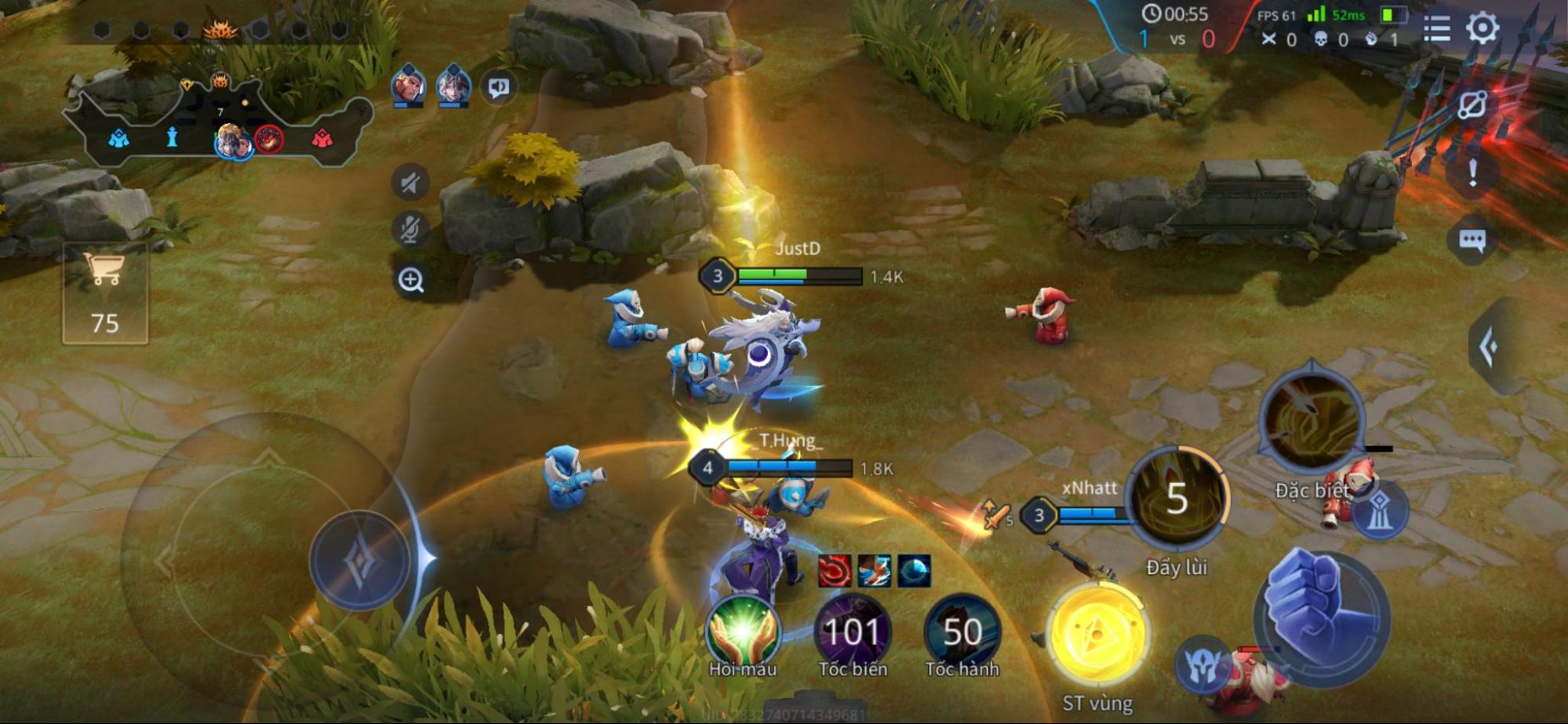1568x724 pixels.
Task: Show the scoreboard list menu
Action: pos(1436,28)
